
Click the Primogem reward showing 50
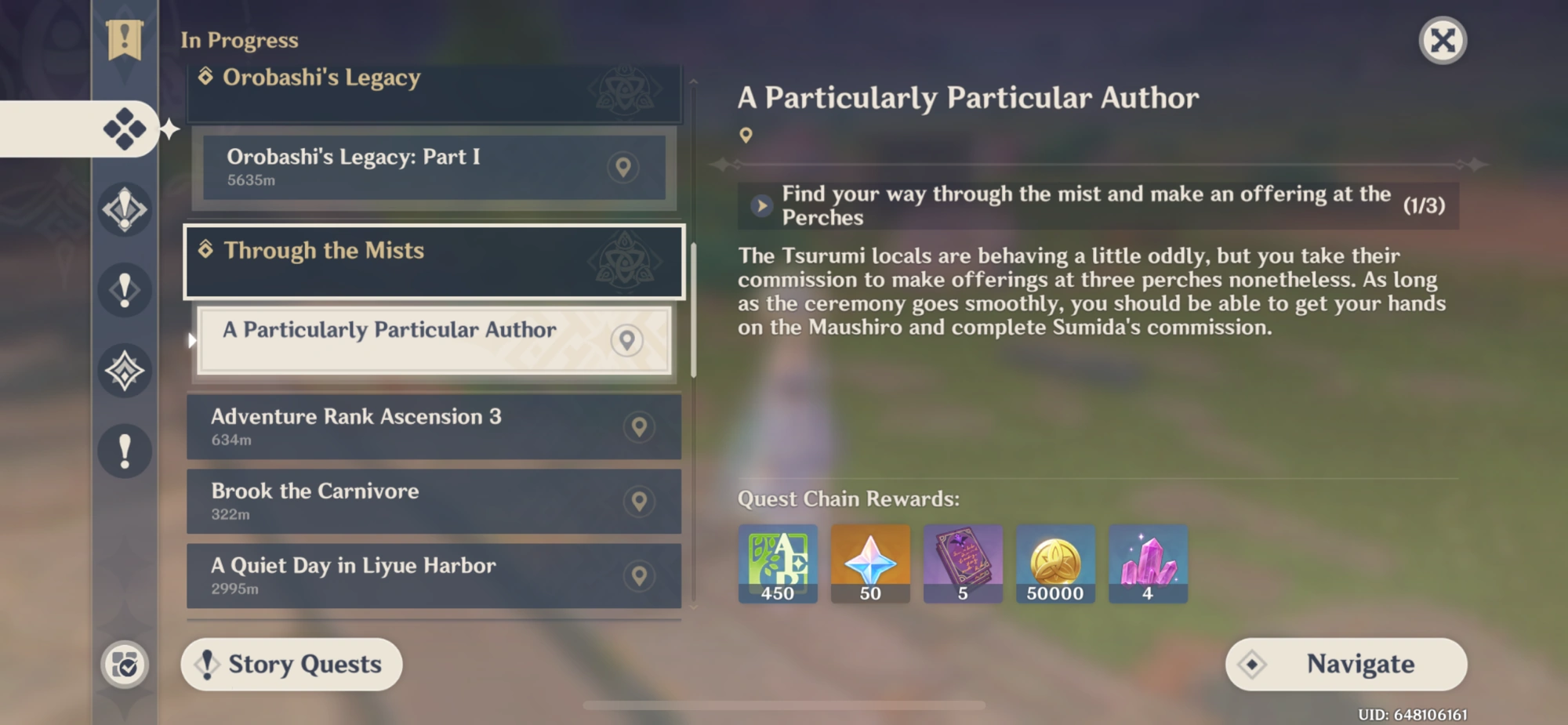tap(870, 563)
